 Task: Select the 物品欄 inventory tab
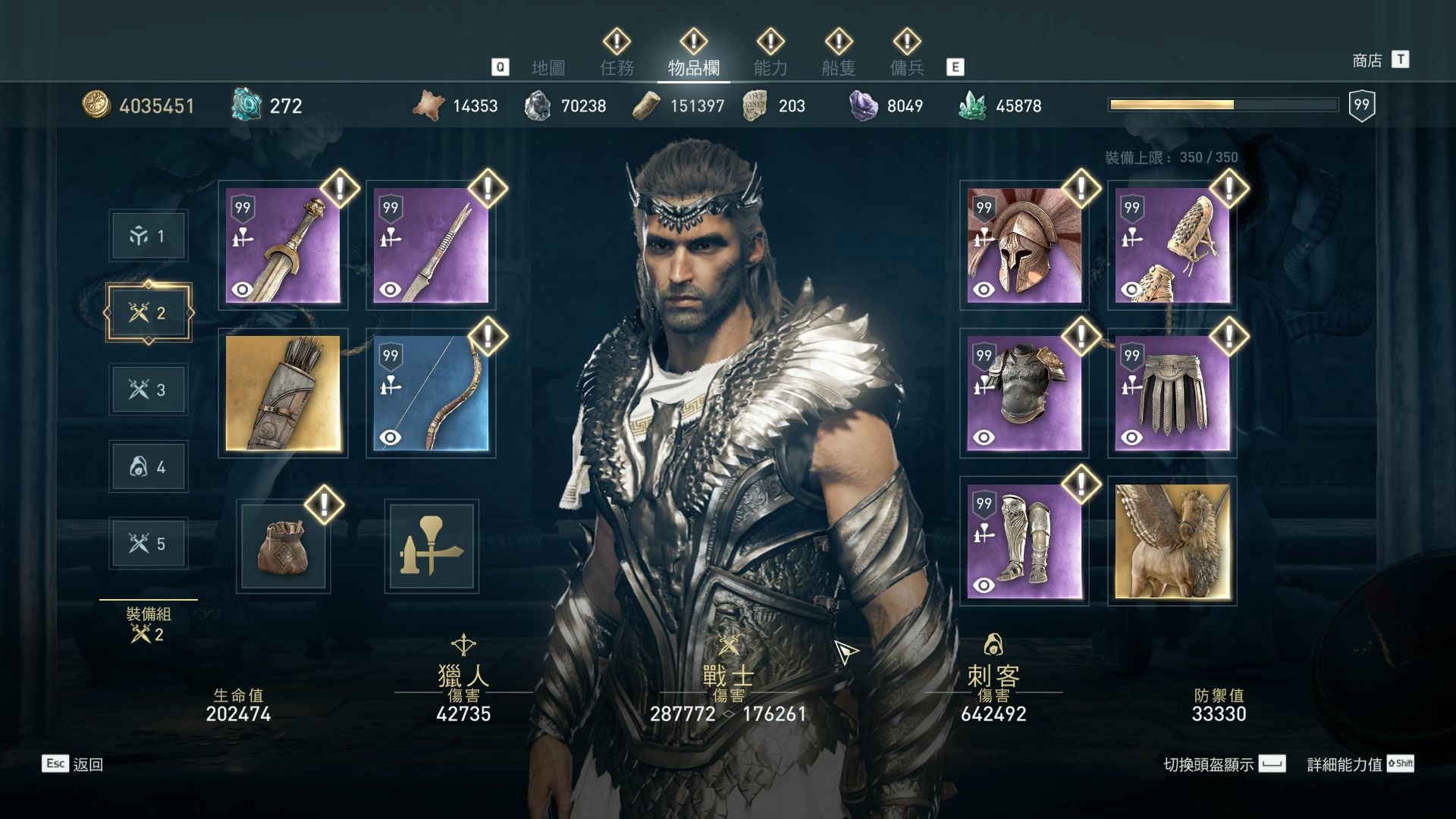(693, 68)
